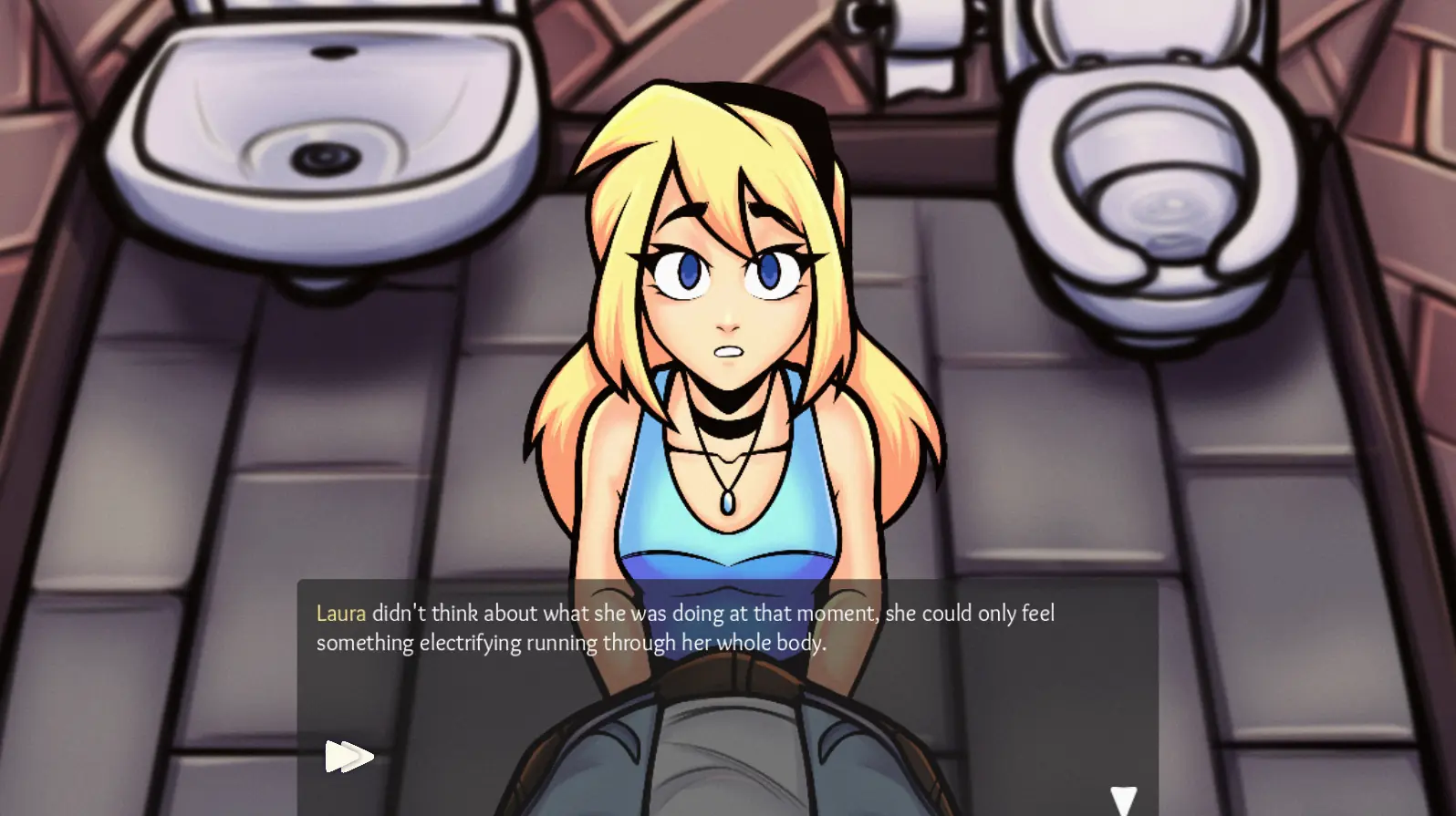
Task: Advance dialogue with the down-arrow indicator
Action: 1123,800
